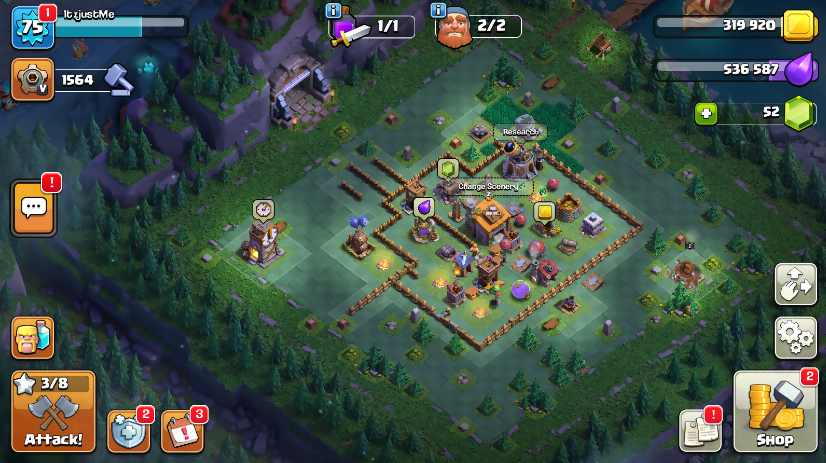This screenshot has width=826, height=463.
Task: Open the settings gears button
Action: coord(796,338)
